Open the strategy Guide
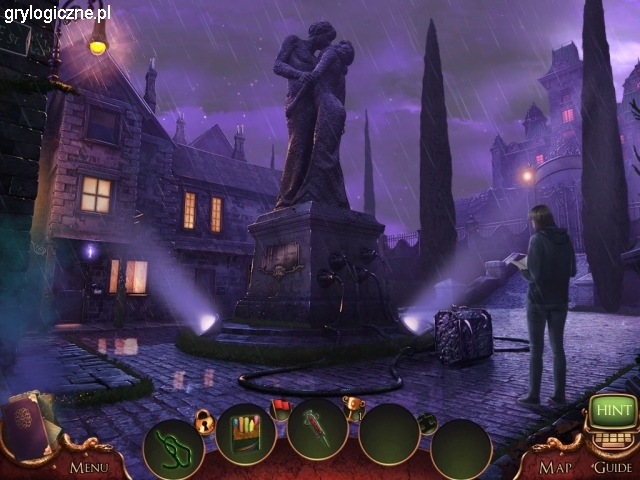 [x=612, y=466]
